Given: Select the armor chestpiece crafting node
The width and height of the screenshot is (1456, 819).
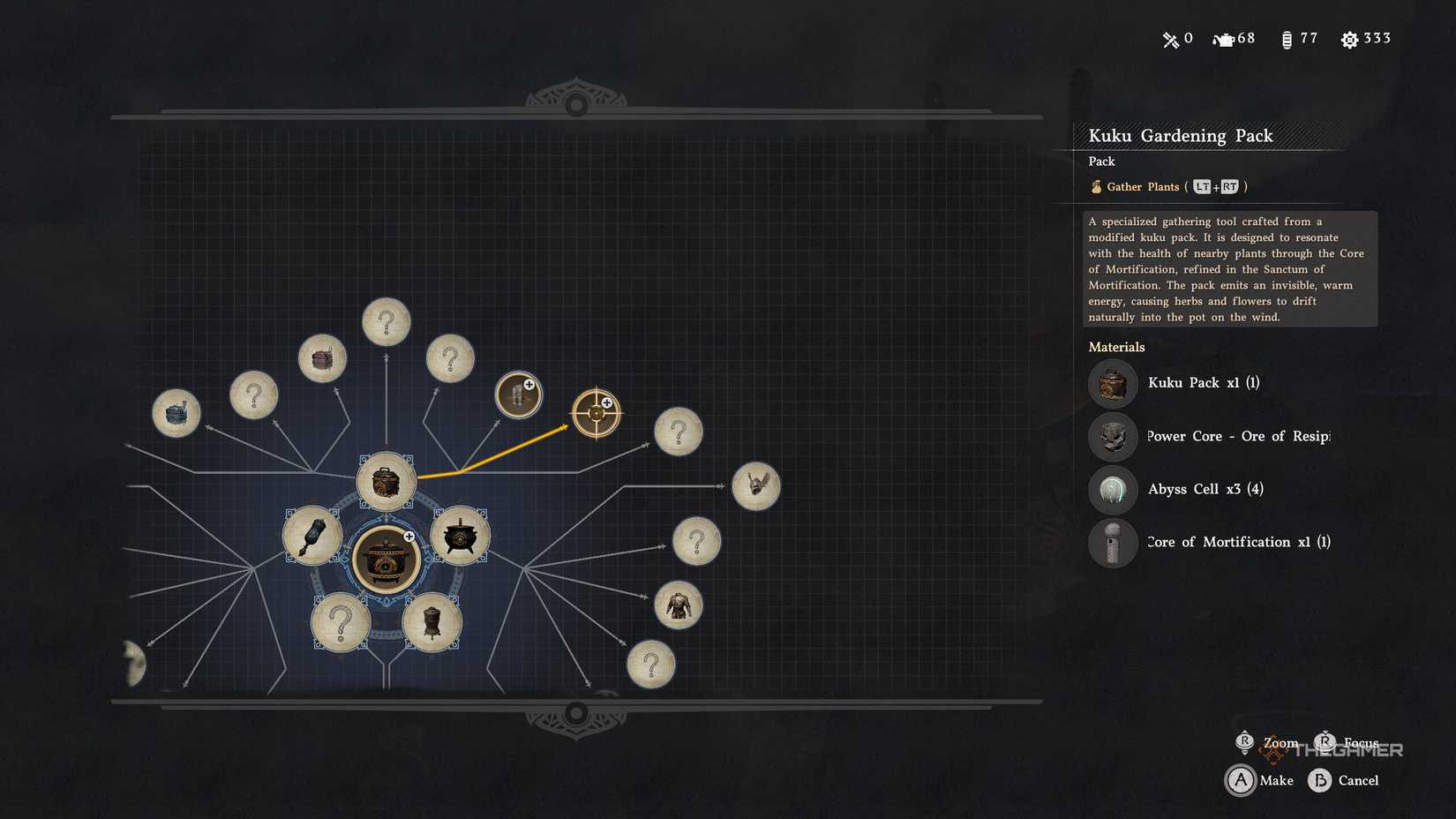Looking at the screenshot, I should 678,607.
